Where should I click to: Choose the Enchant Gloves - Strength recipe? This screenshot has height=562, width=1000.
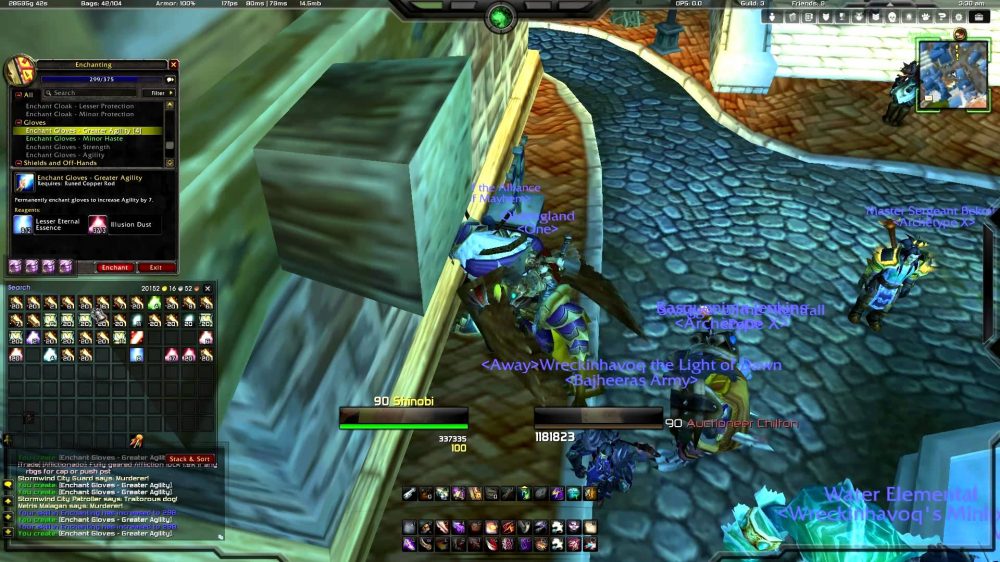(68, 147)
